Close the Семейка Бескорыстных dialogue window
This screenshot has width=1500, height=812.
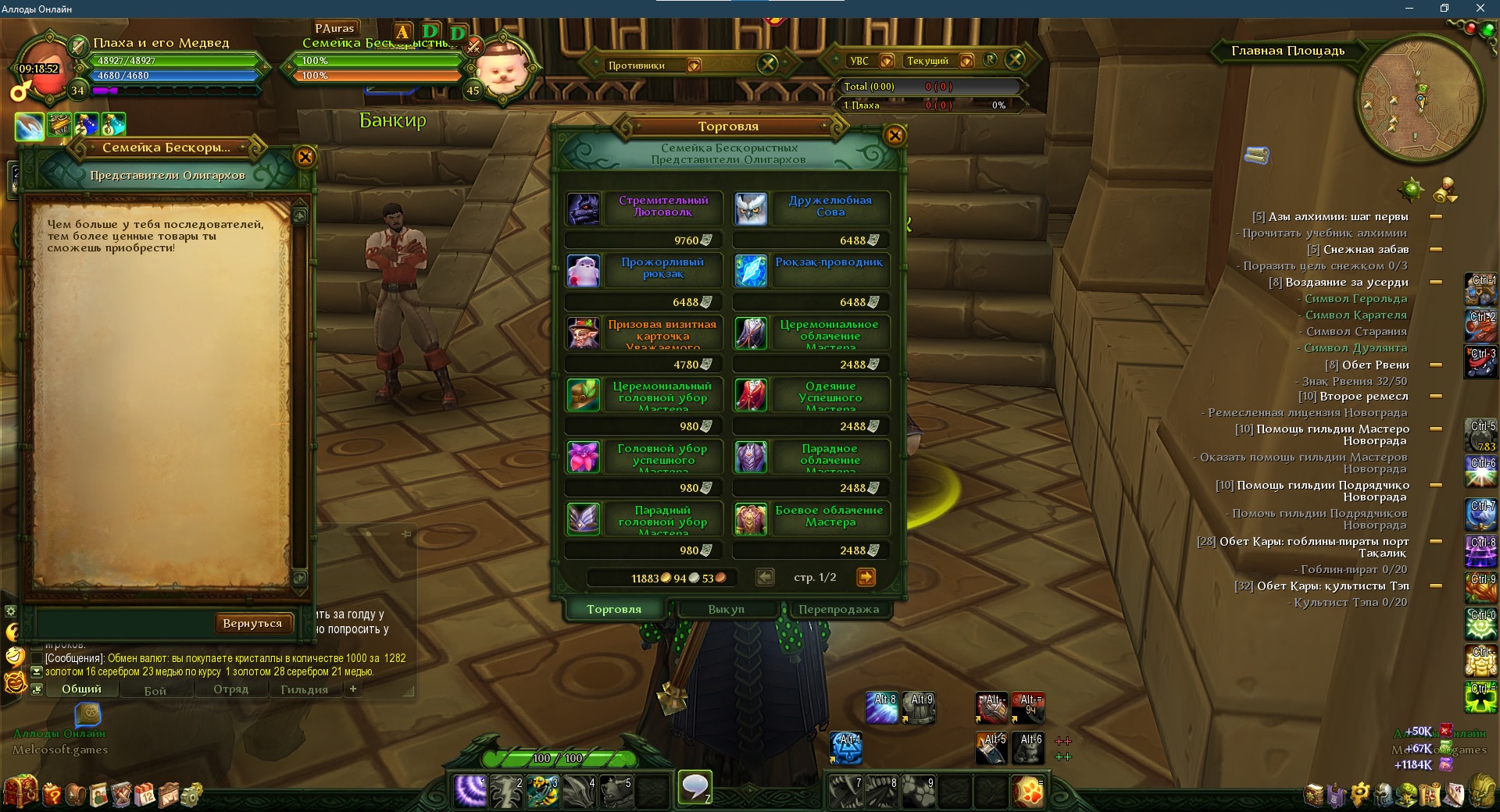tap(305, 157)
